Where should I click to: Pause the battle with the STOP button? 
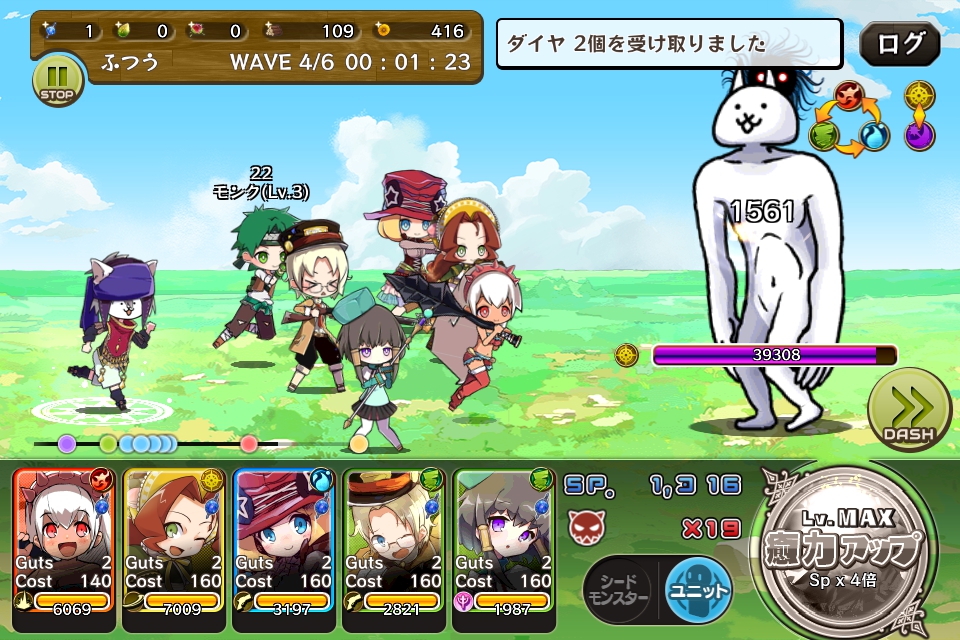(x=58, y=80)
